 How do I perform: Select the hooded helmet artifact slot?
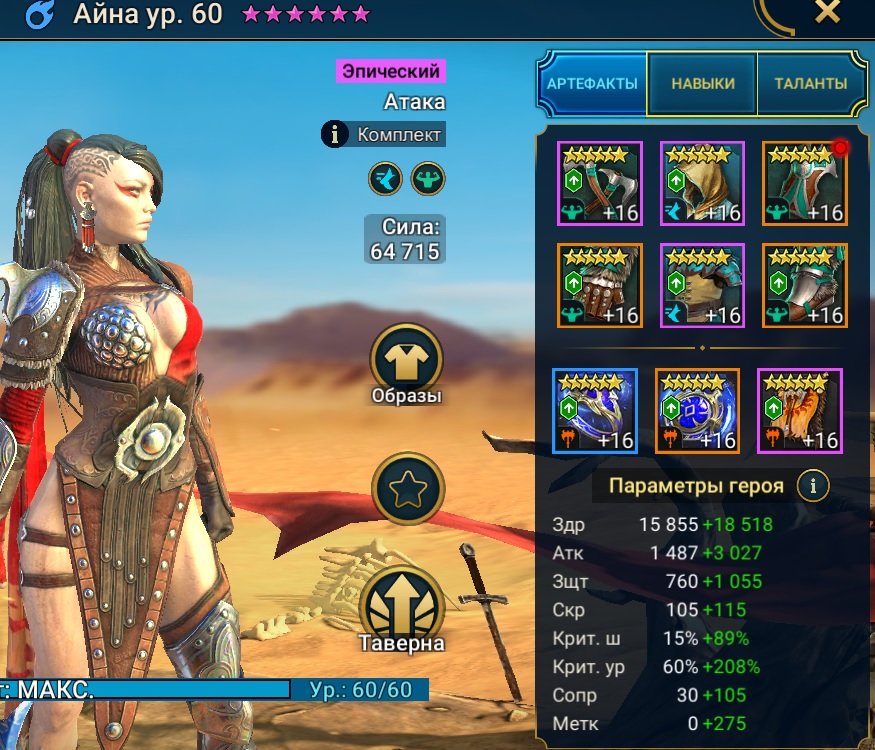702,184
